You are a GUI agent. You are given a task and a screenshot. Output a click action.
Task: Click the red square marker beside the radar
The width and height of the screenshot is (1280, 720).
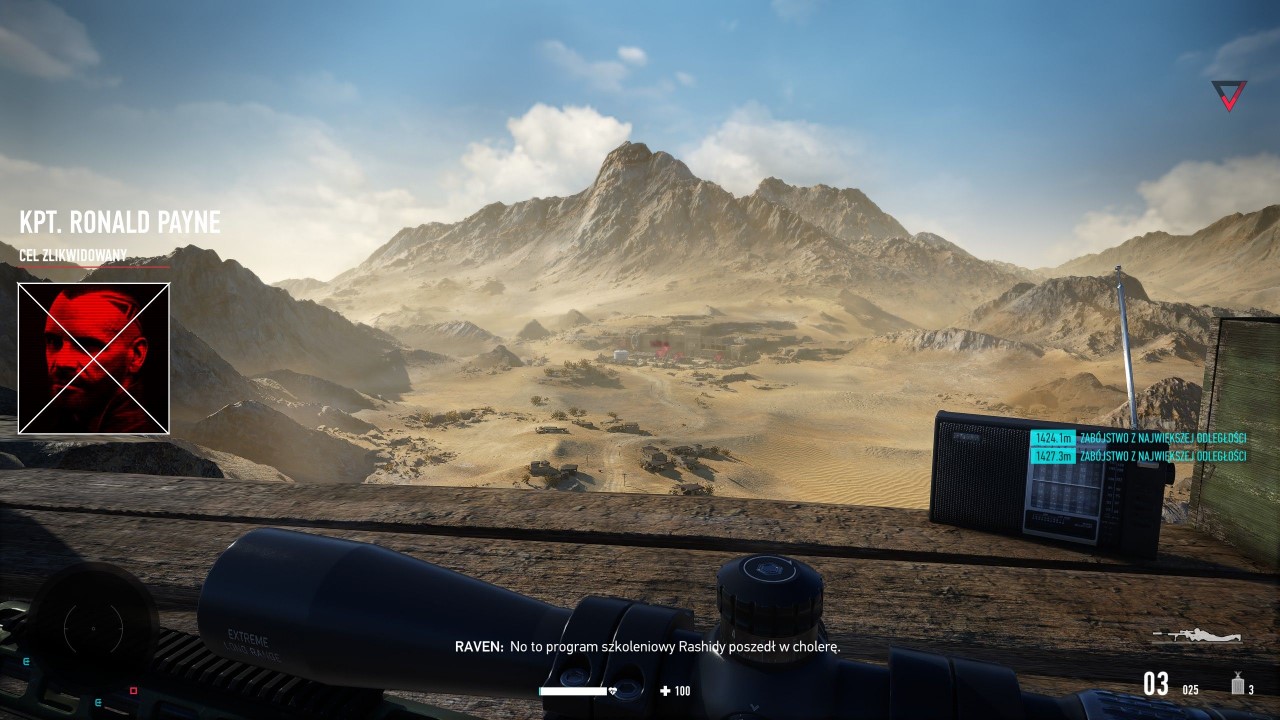coord(133,690)
